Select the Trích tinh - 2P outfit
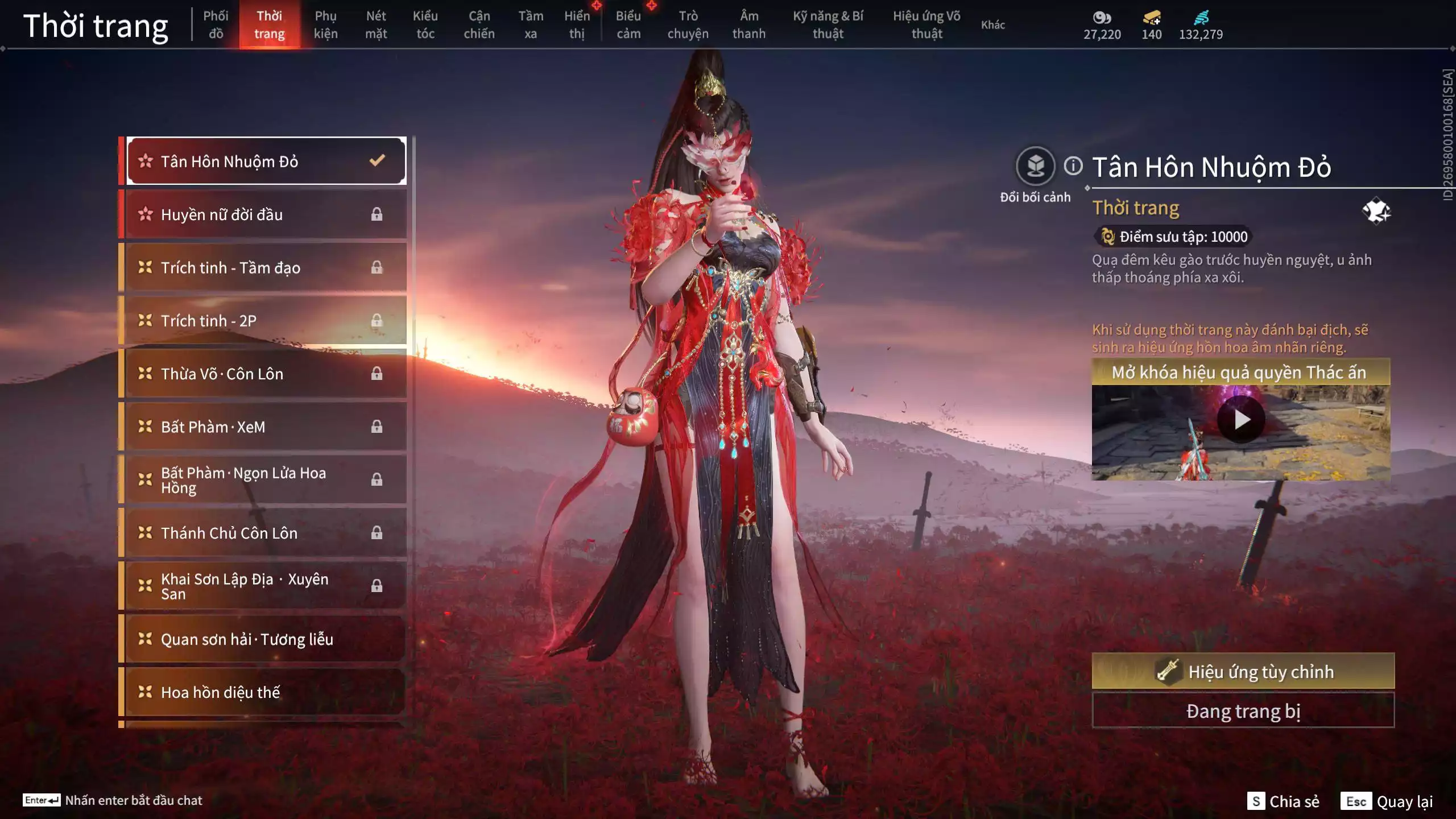The image size is (1456, 819). [262, 320]
